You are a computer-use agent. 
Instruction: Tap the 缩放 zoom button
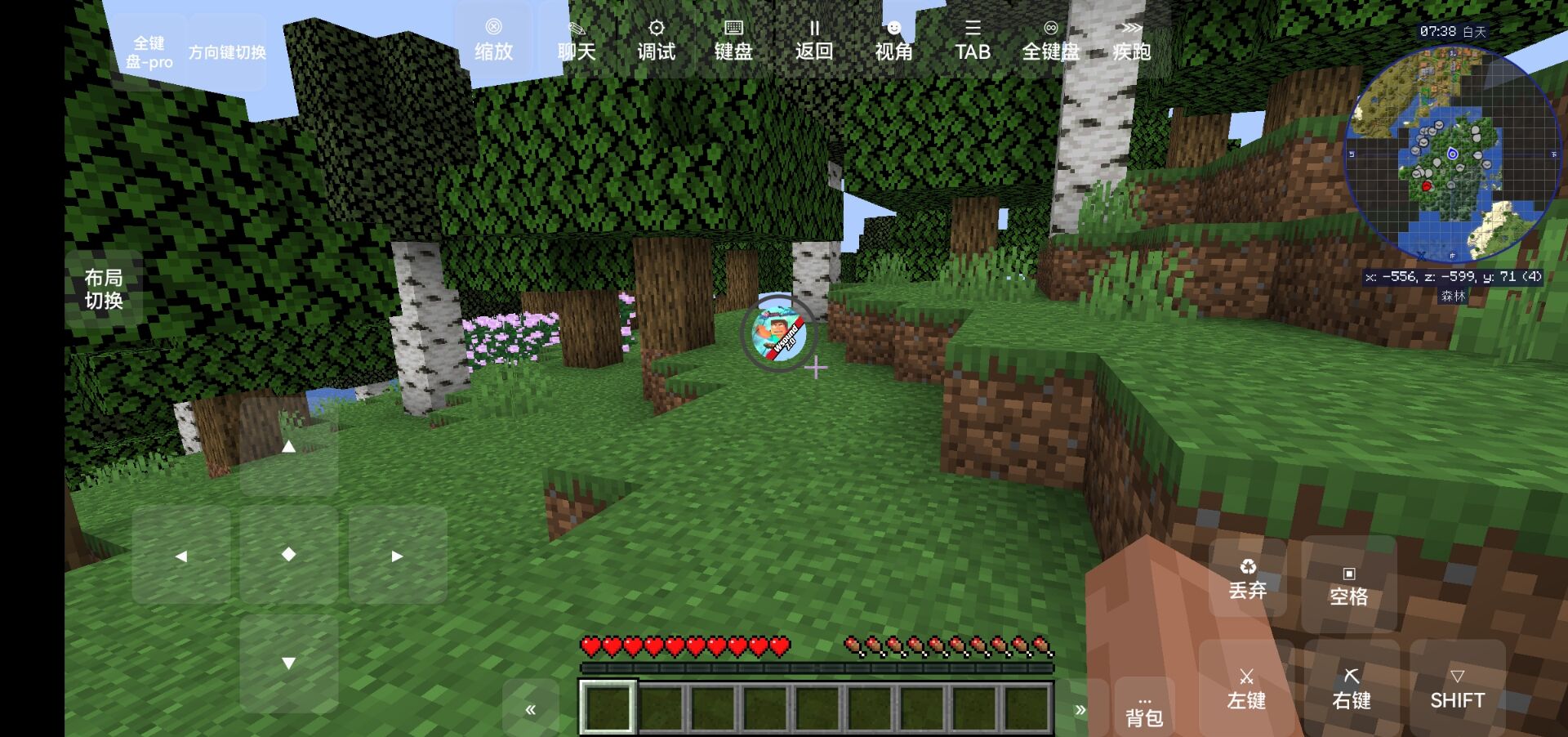493,40
